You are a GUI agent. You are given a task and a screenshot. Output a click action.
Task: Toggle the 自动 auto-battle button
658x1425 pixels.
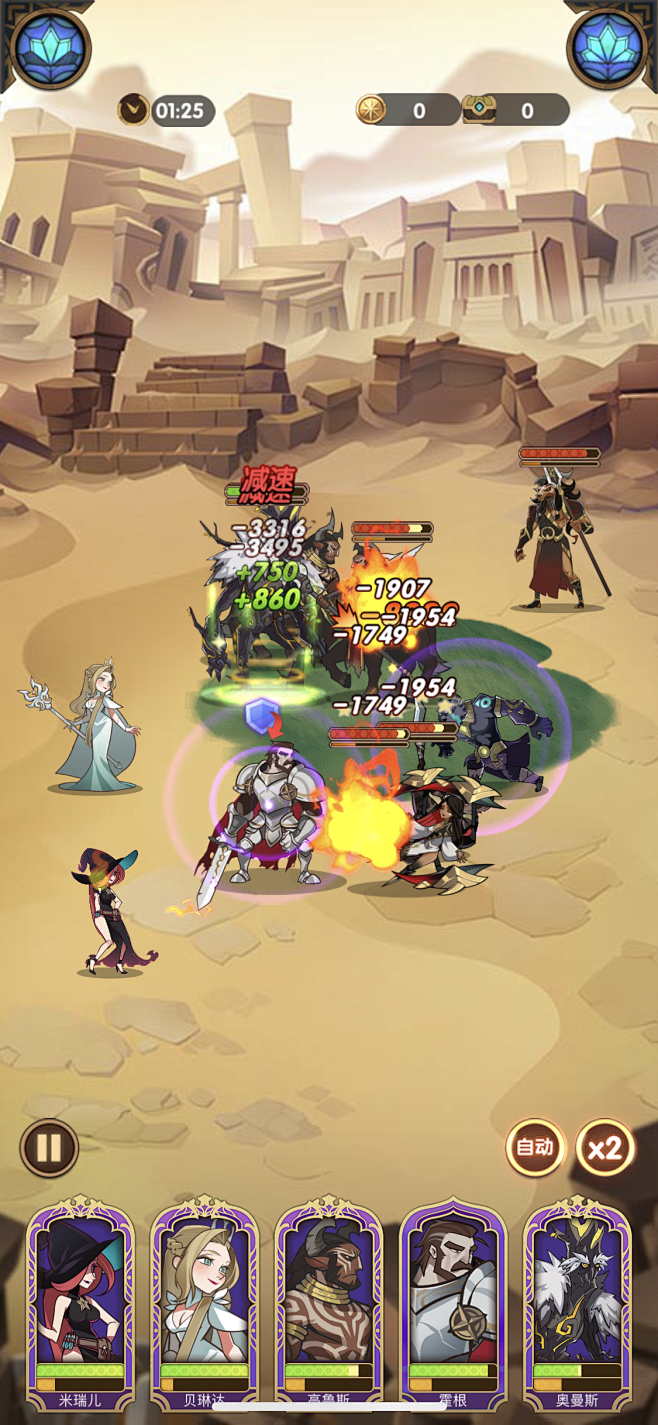[534, 1148]
